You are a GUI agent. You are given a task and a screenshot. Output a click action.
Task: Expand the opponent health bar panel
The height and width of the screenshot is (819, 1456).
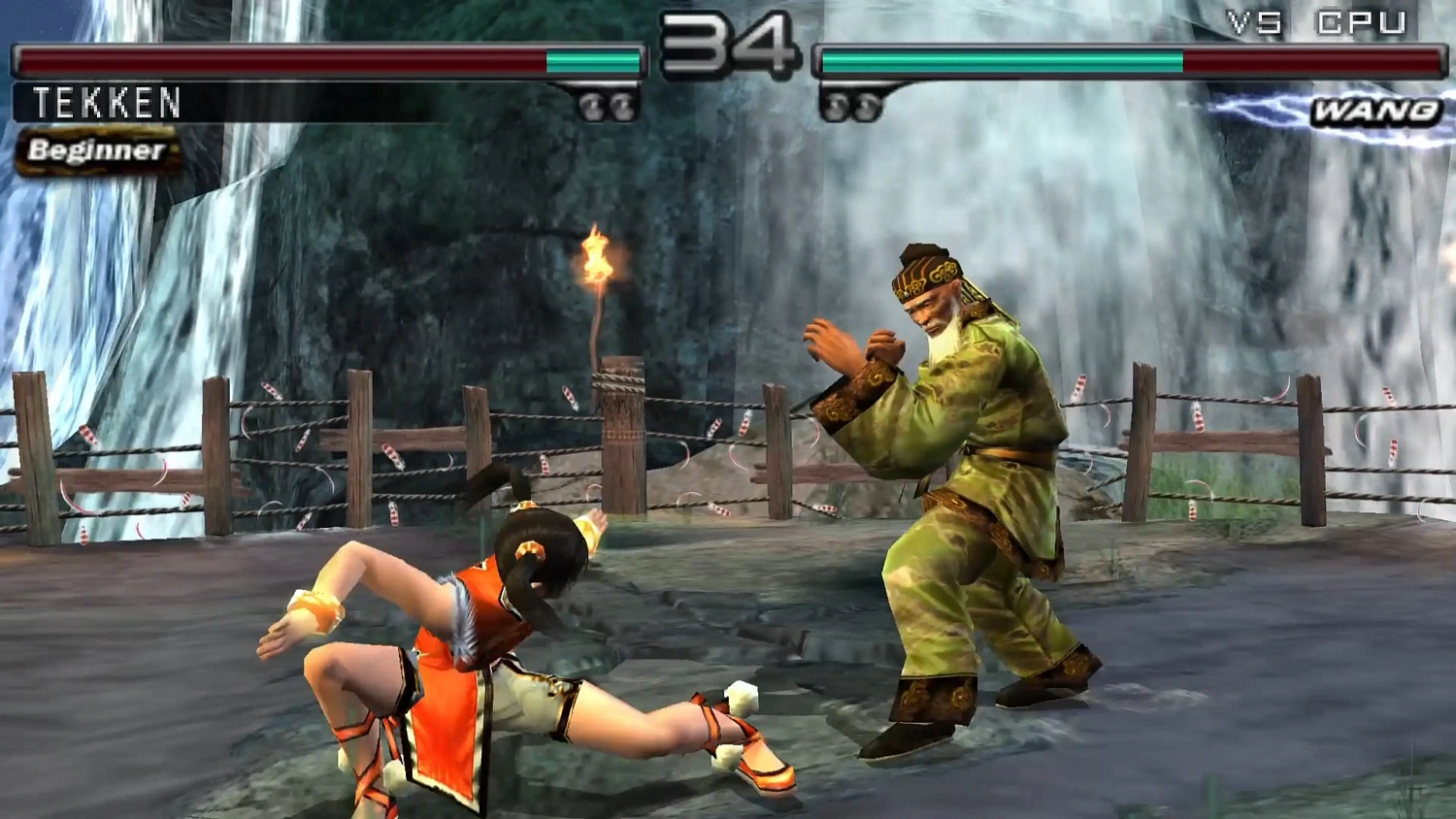pos(1126,60)
